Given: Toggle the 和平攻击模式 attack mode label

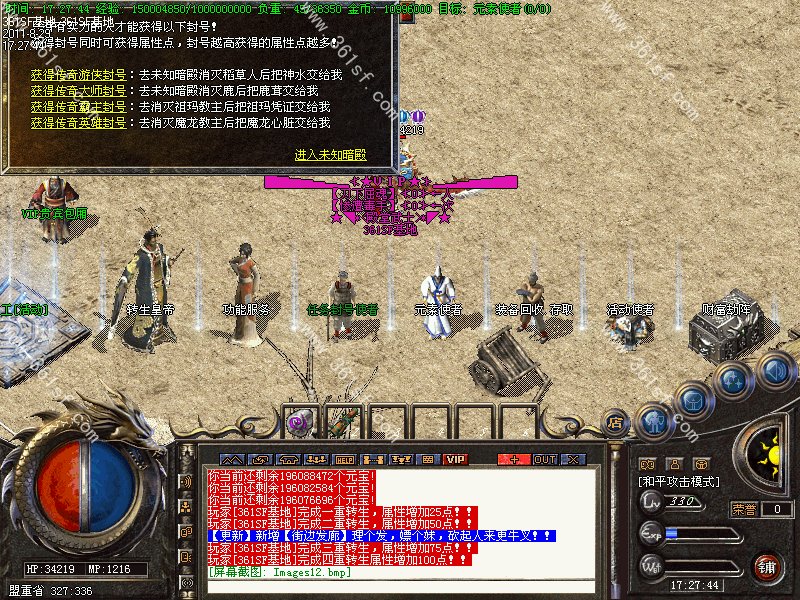Looking at the screenshot, I should [x=679, y=481].
